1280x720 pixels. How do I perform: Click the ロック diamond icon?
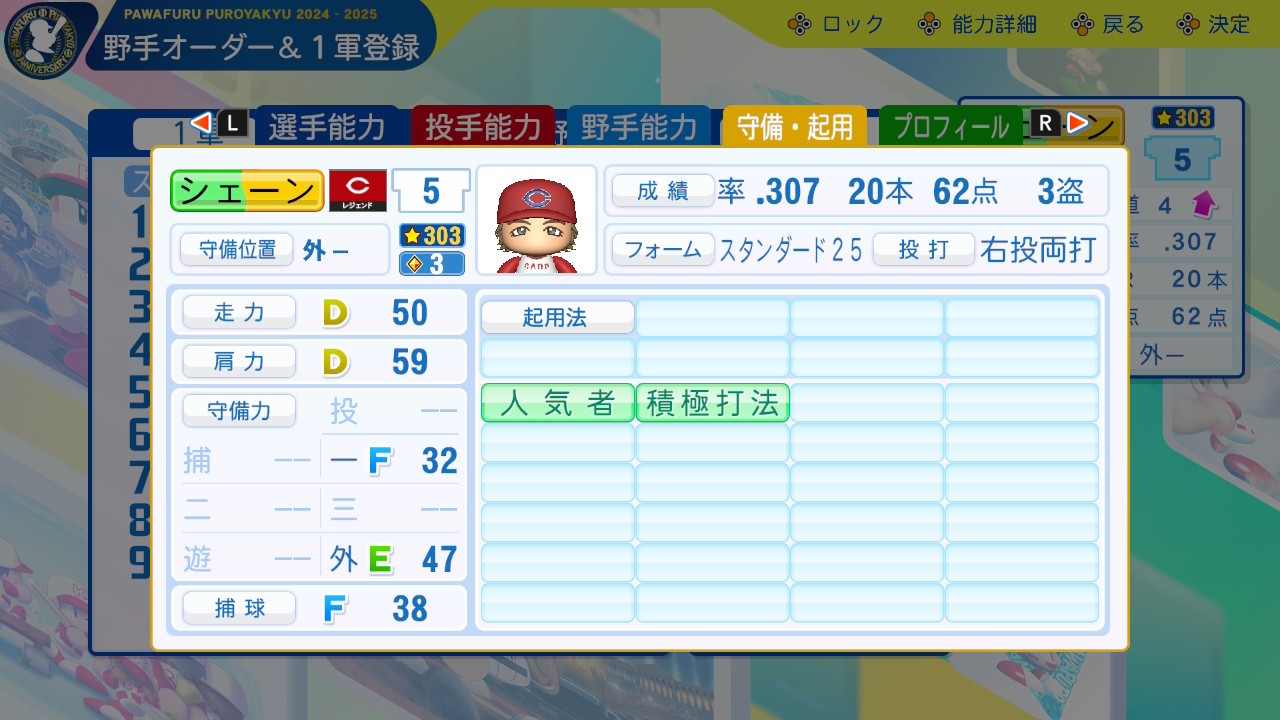click(x=799, y=25)
